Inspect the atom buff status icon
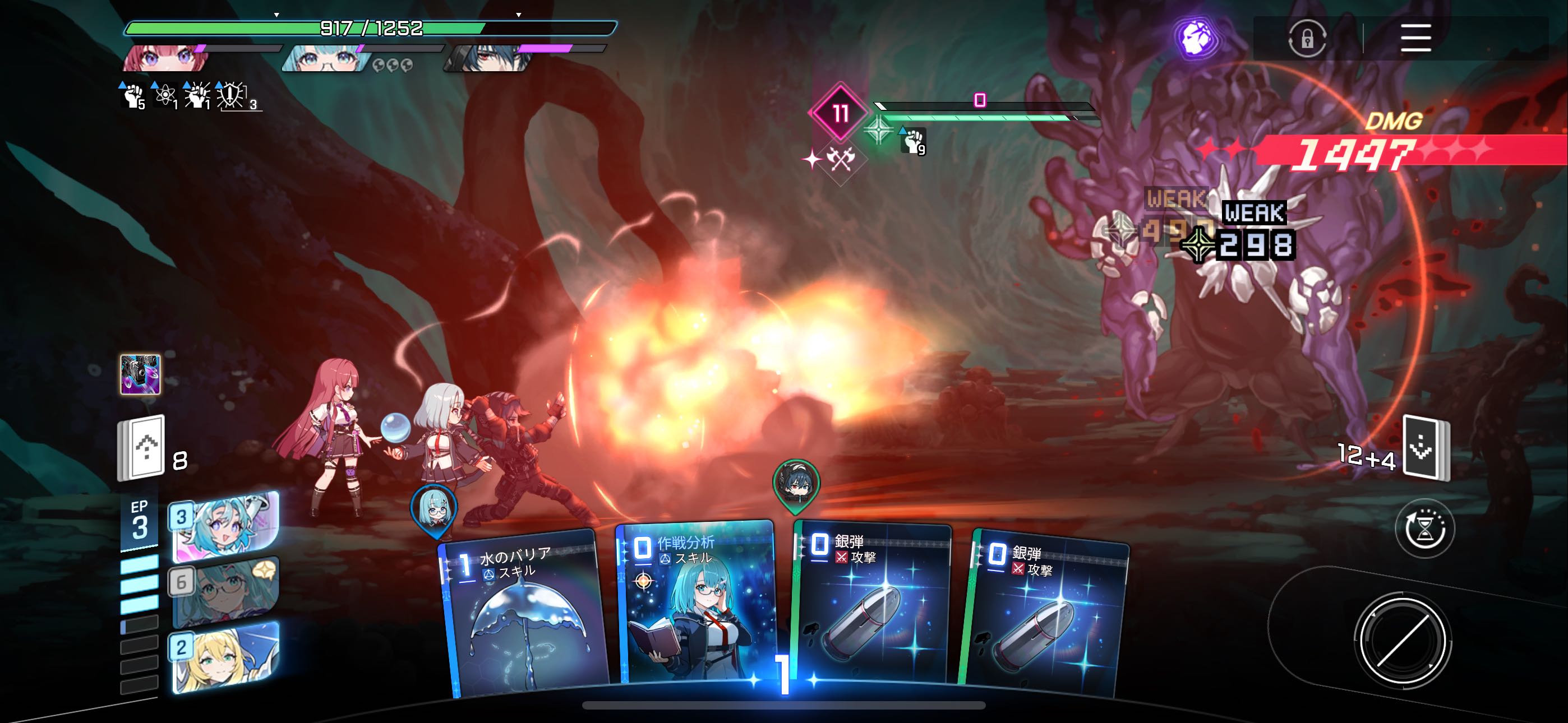This screenshot has width=1568, height=723. 164,96
